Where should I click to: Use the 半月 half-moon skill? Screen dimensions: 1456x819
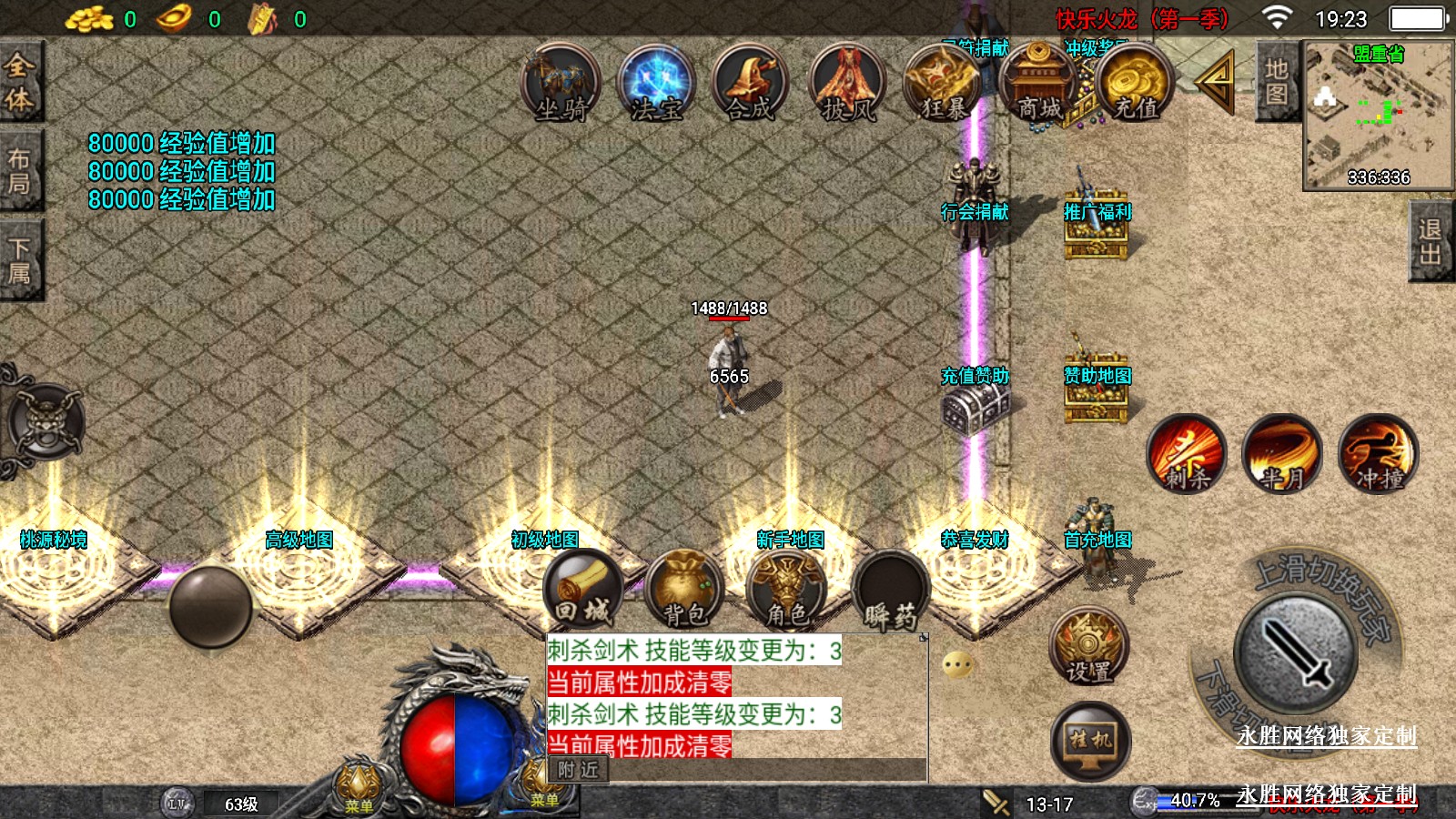pyautogui.click(x=1282, y=453)
